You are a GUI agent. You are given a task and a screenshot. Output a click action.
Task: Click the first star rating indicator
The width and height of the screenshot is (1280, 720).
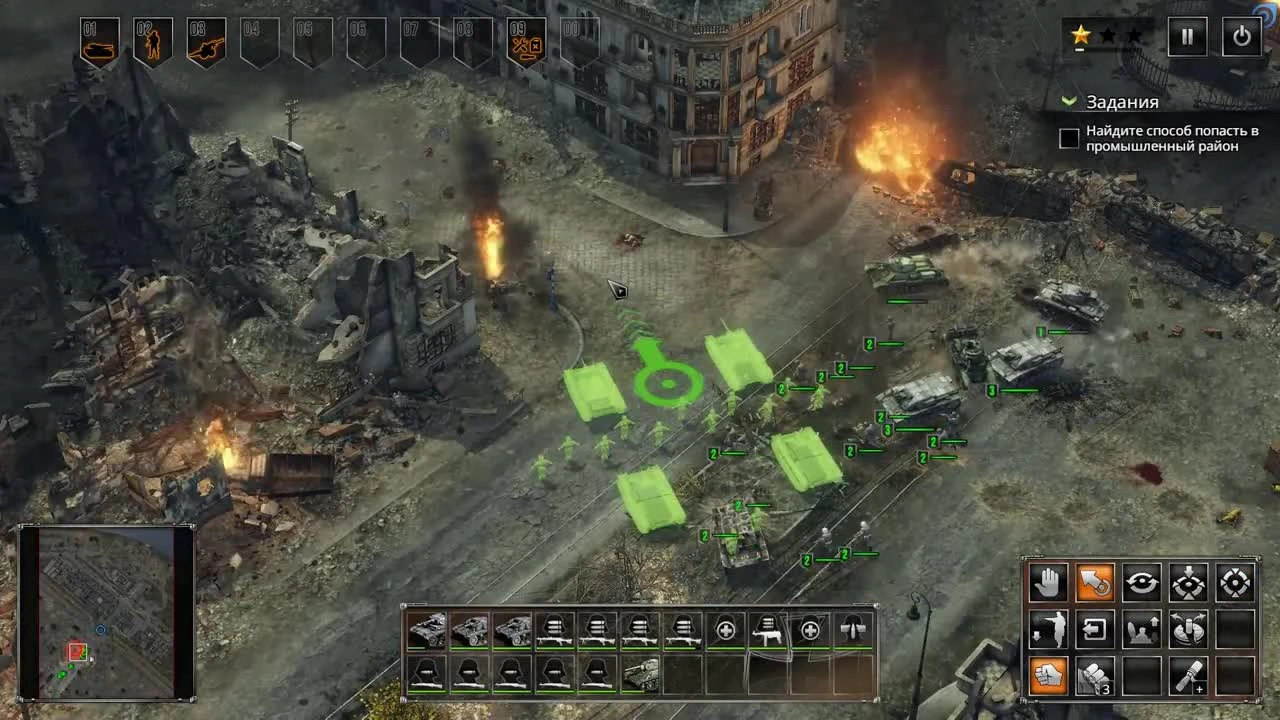click(x=1081, y=35)
